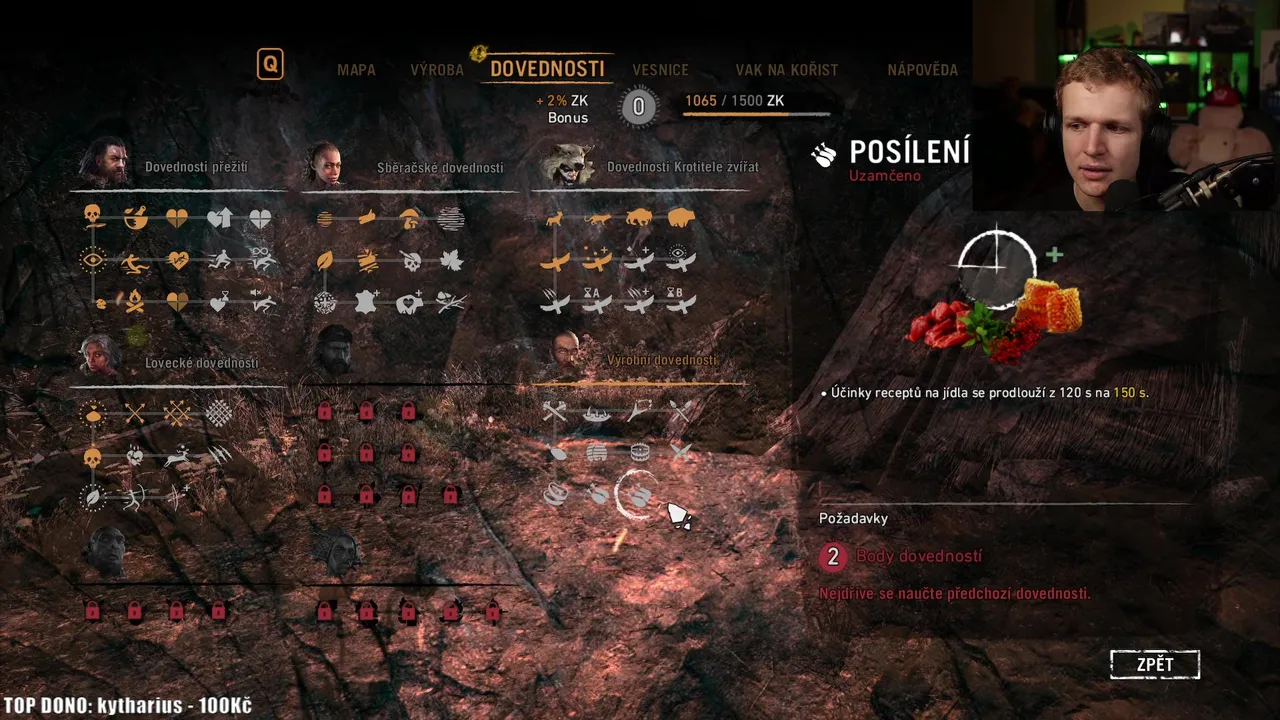The height and width of the screenshot is (720, 1280).
Task: Select the claw marks hunting skill
Action: point(220,455)
